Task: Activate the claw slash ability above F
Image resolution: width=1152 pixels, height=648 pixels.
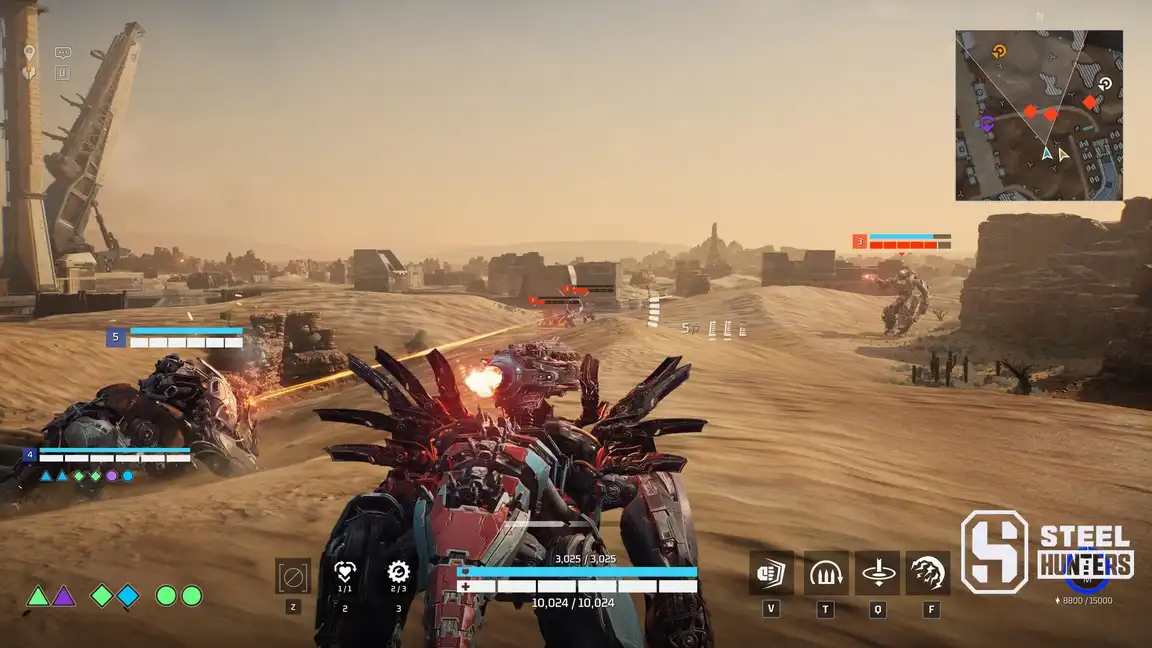Action: tap(929, 573)
